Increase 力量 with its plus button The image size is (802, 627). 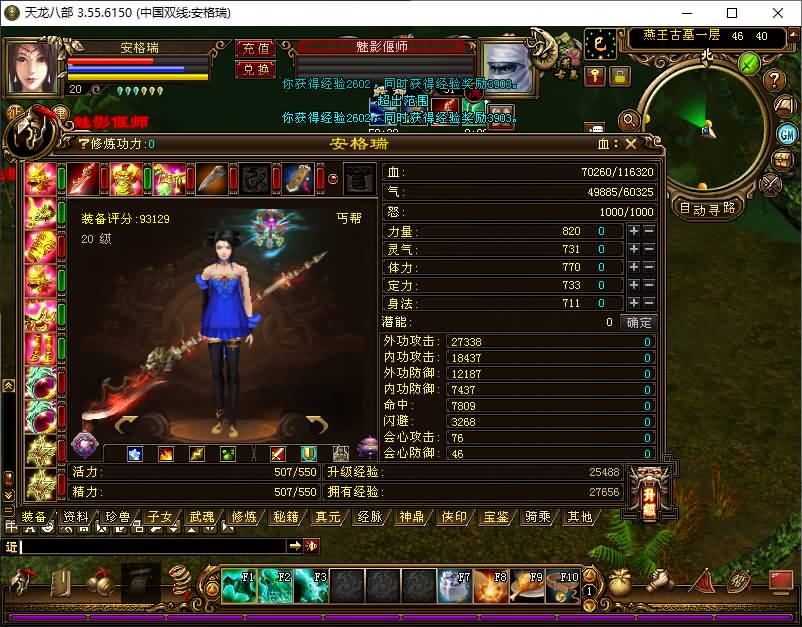(633, 231)
